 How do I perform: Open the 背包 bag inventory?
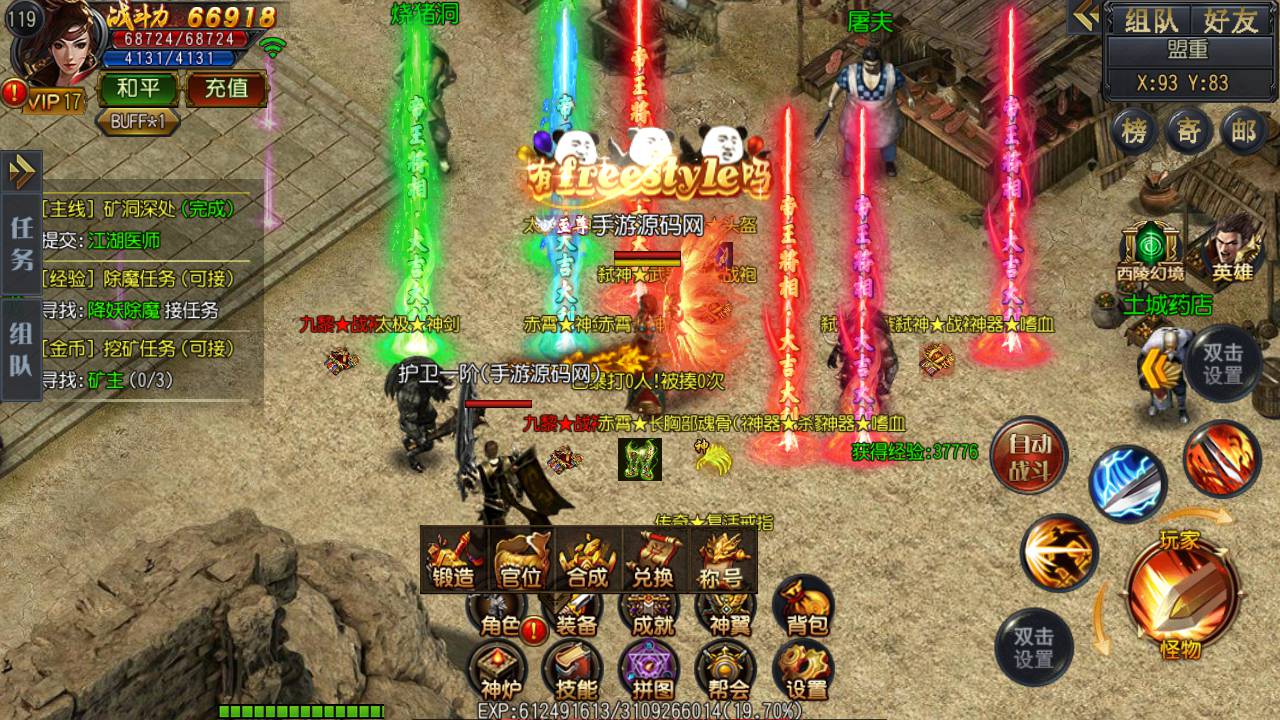click(x=804, y=607)
